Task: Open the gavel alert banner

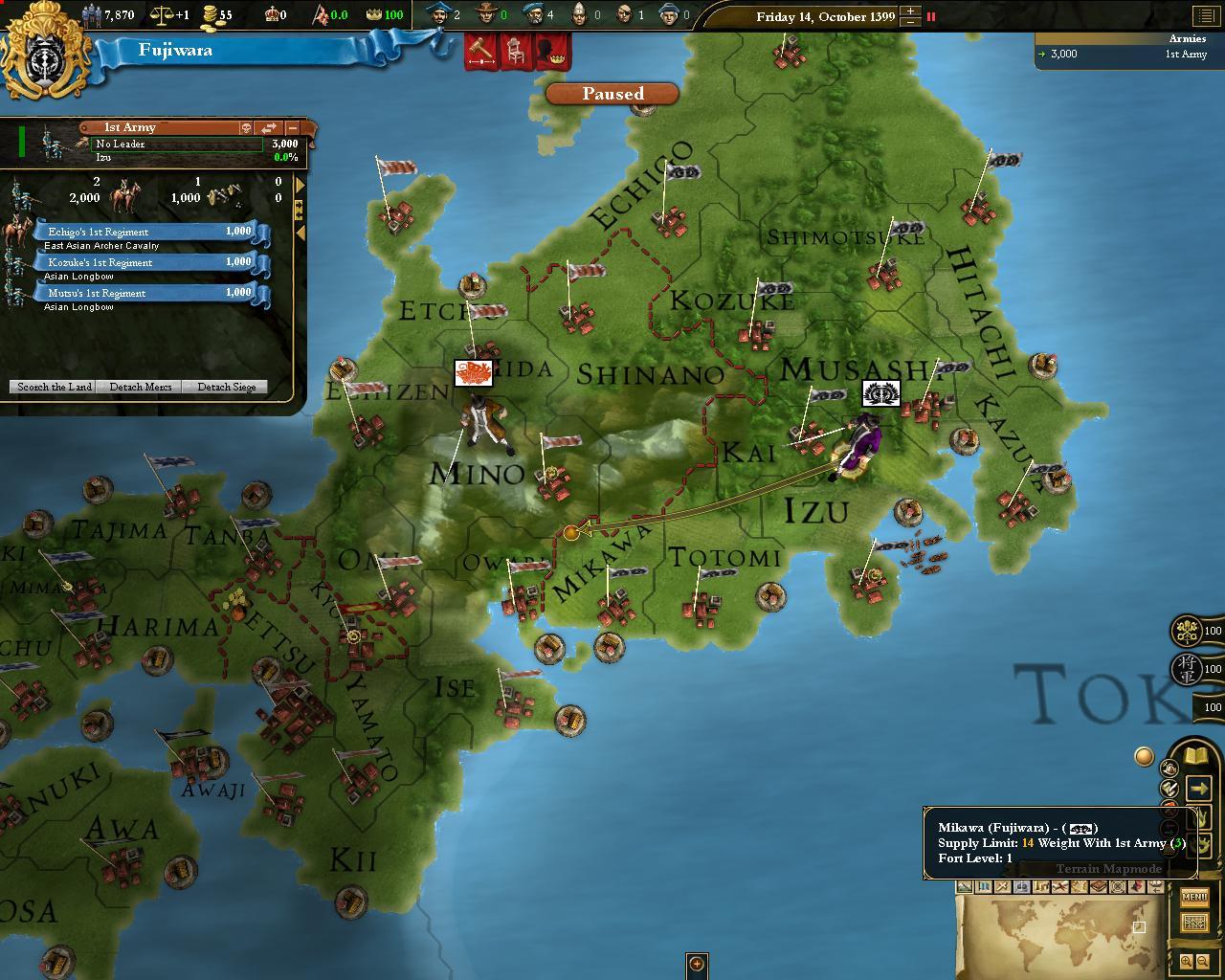Action: [479, 51]
